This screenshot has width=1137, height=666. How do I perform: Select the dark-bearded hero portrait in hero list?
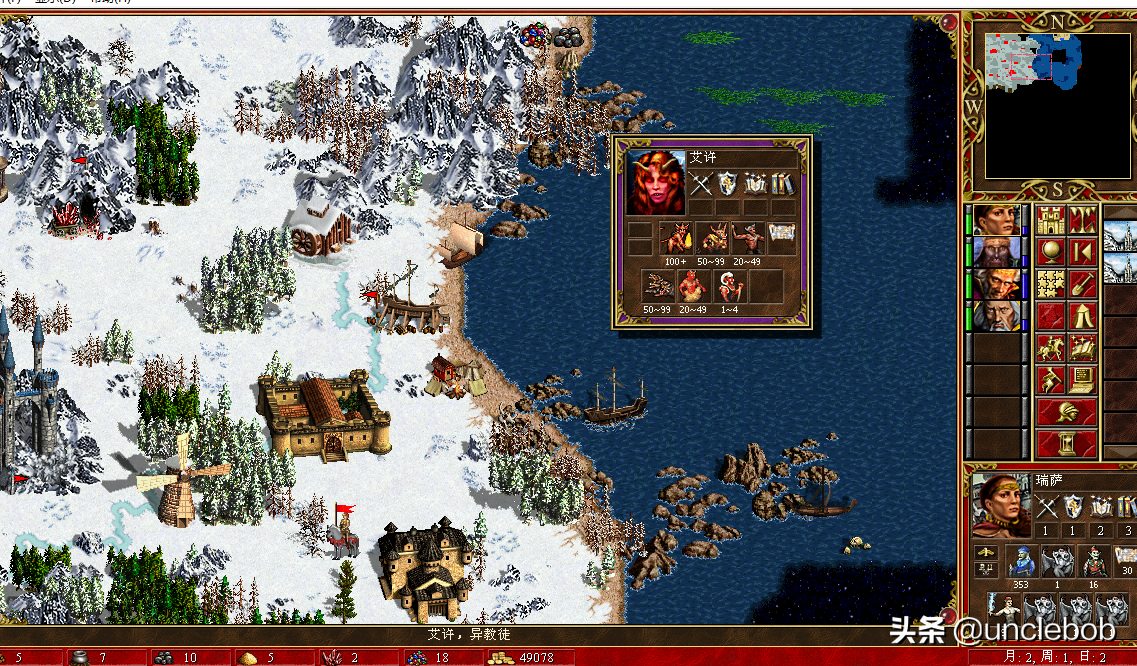[997, 251]
